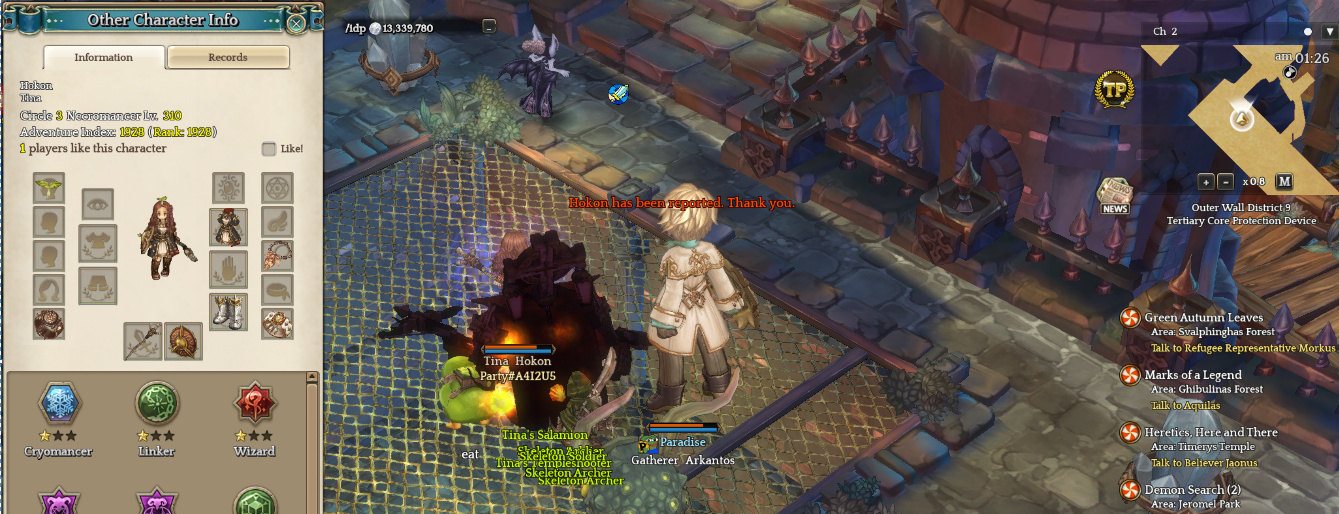
Task: Click the Linker class icon
Action: click(x=156, y=404)
